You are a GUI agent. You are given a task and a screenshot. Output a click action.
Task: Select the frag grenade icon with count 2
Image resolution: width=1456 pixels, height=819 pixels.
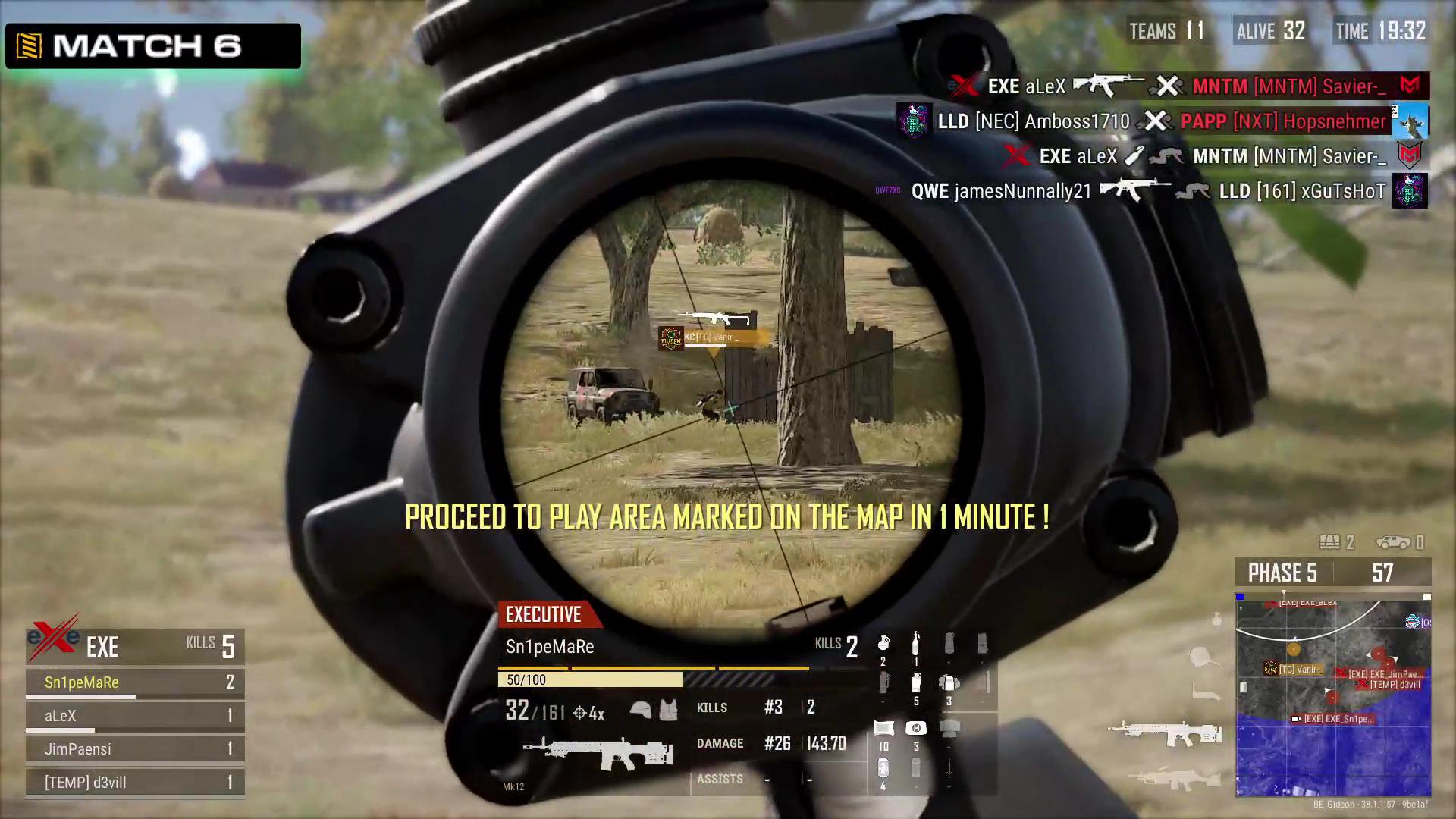[883, 644]
